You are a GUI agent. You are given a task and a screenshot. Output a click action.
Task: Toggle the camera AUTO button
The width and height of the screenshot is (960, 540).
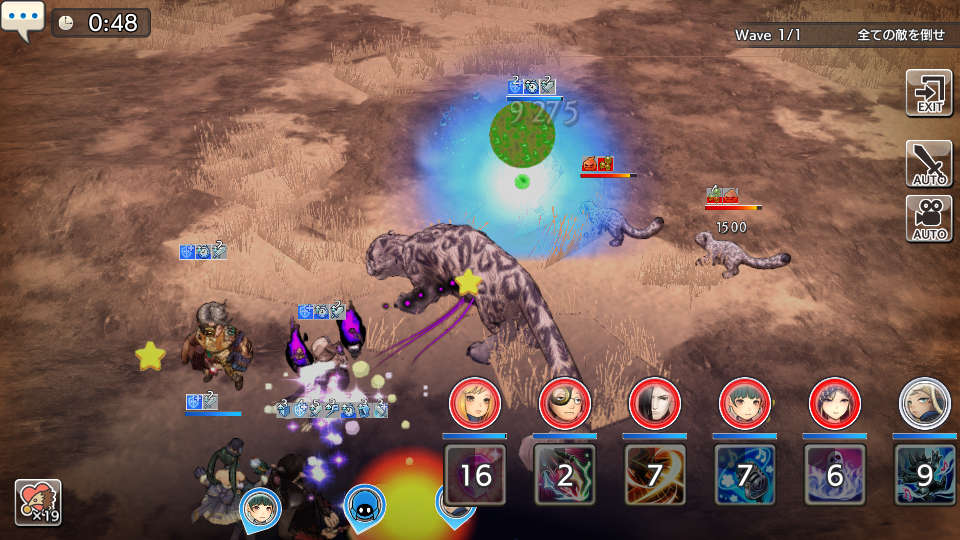click(928, 219)
